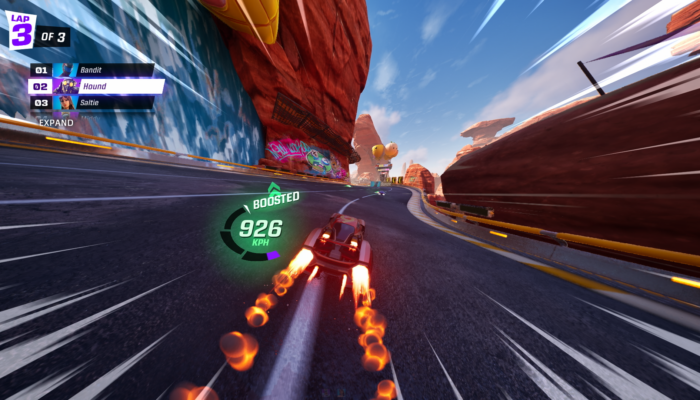Expand the racer leaderboard

[x=56, y=122]
